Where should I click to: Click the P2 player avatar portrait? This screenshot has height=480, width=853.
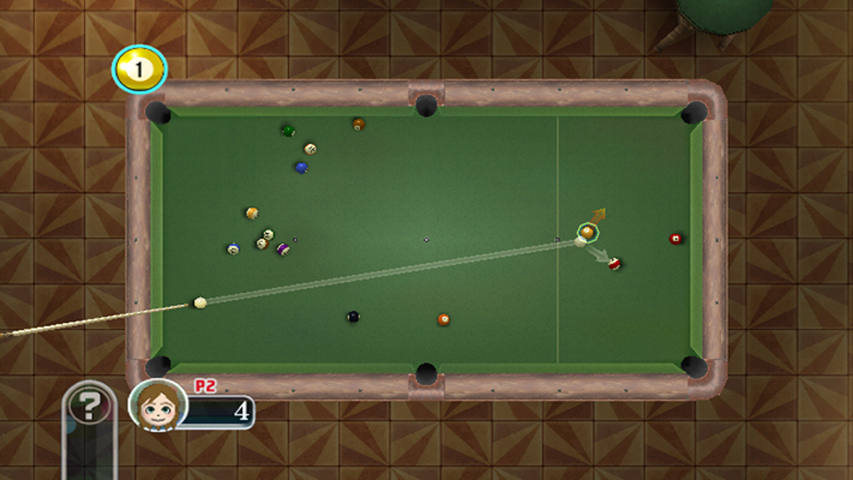(158, 405)
